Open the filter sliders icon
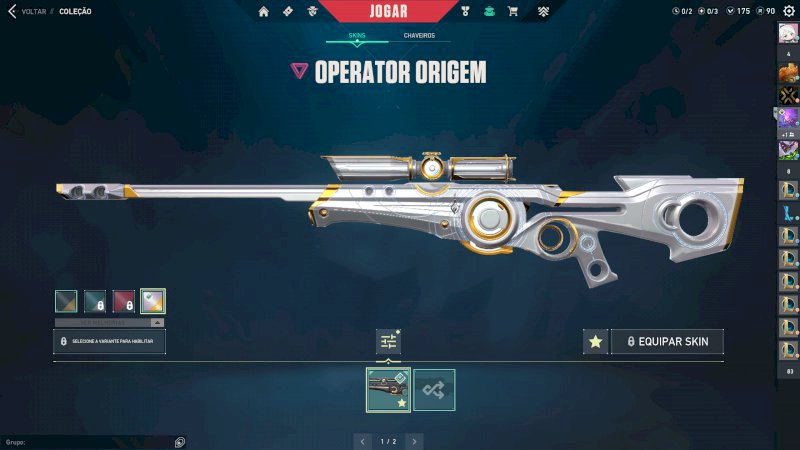The height and width of the screenshot is (450, 800). click(x=388, y=342)
